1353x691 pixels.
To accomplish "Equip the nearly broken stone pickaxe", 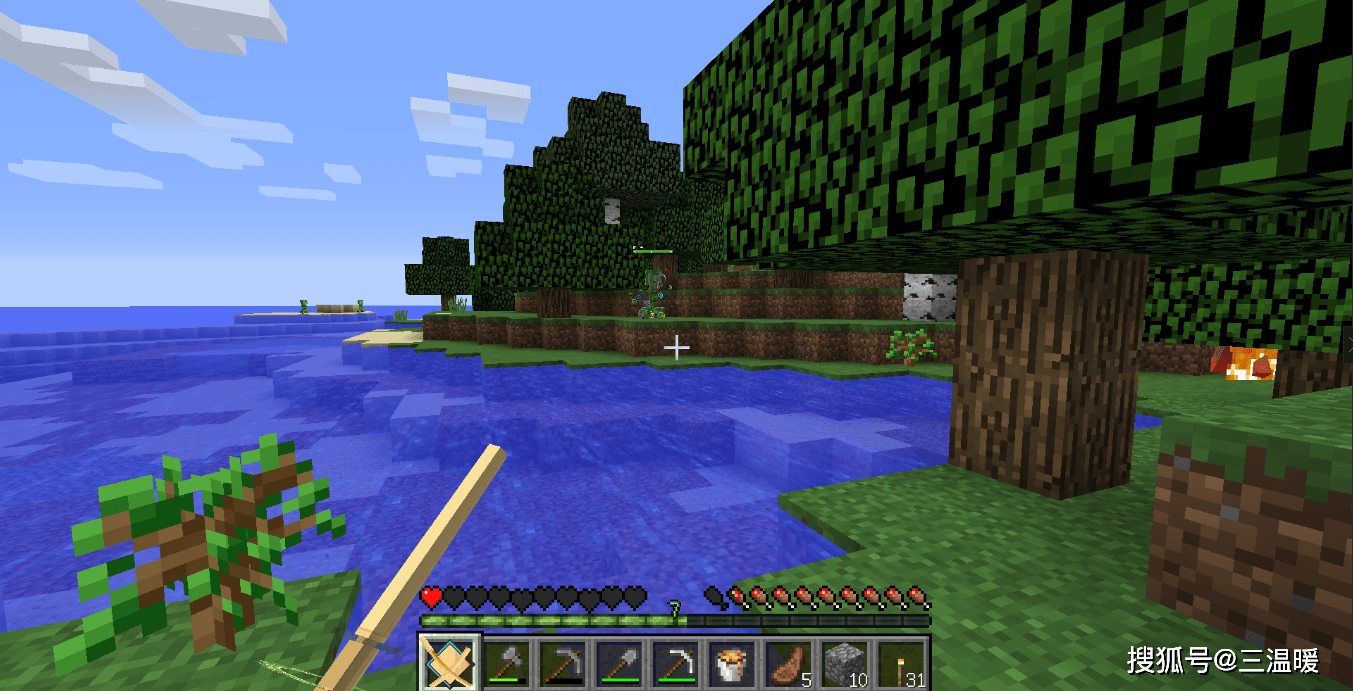I will pyautogui.click(x=562, y=662).
